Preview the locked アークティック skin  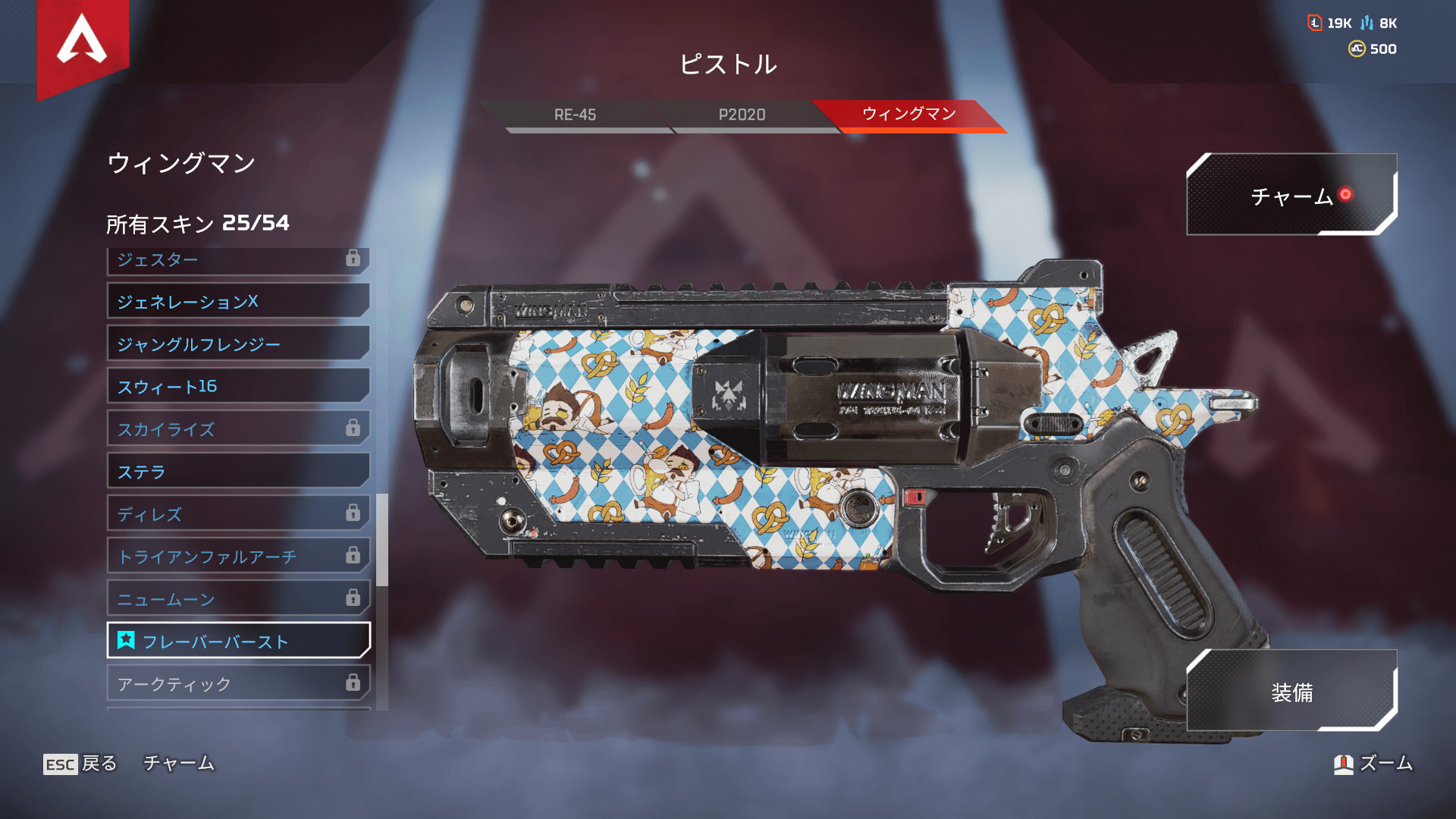click(x=238, y=684)
